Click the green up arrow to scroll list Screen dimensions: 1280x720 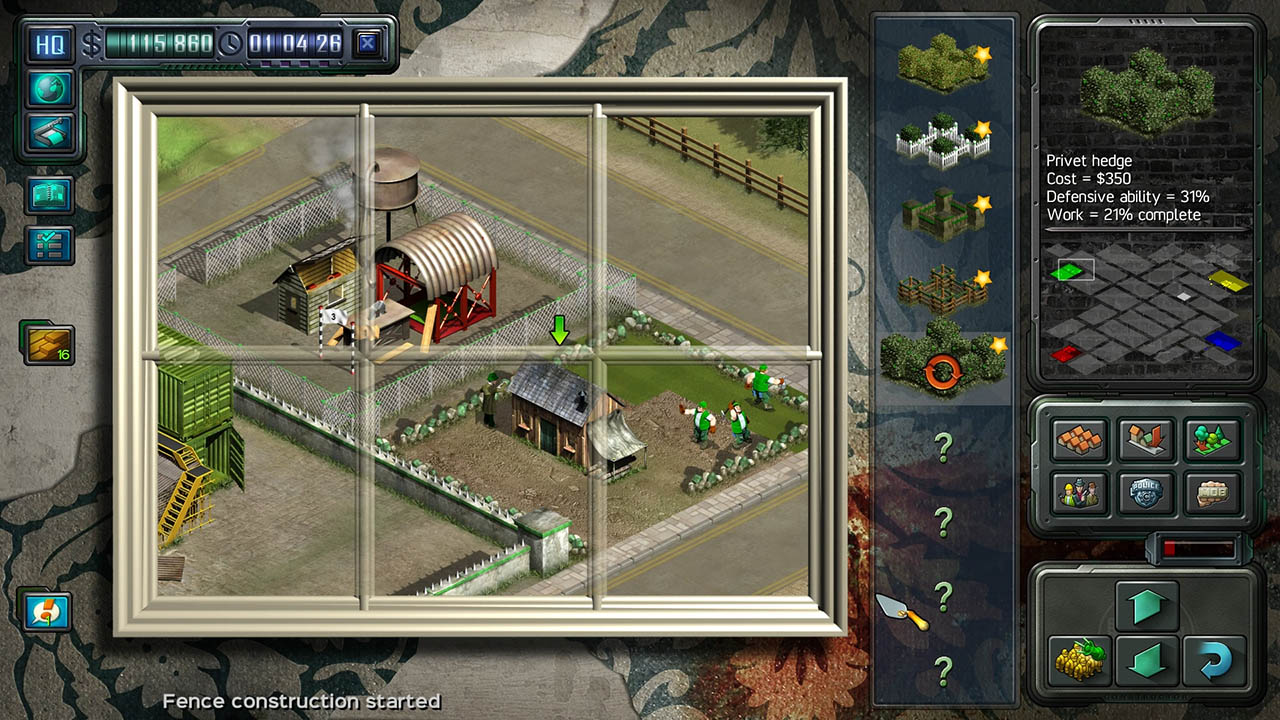(x=1146, y=605)
